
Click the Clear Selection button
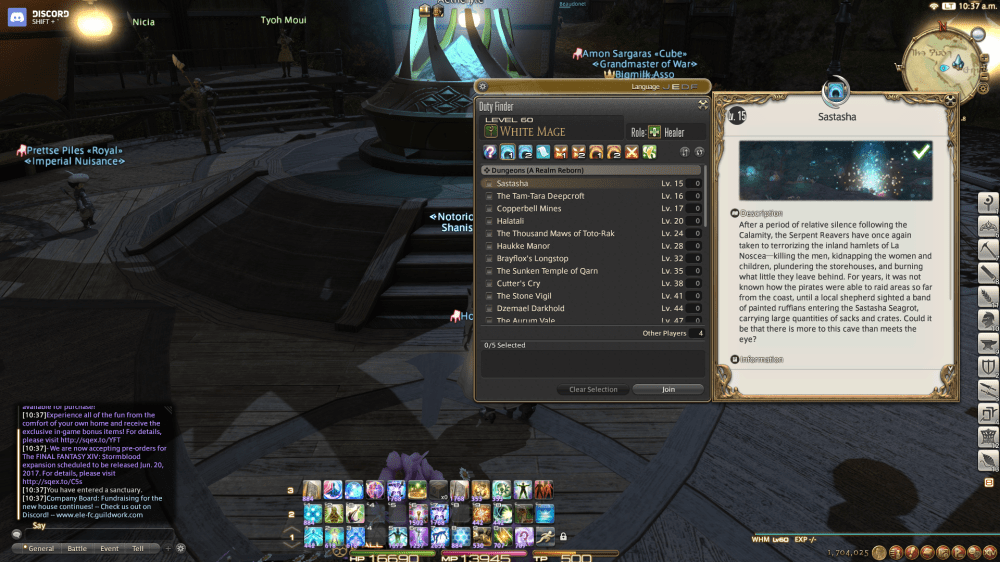pos(593,389)
